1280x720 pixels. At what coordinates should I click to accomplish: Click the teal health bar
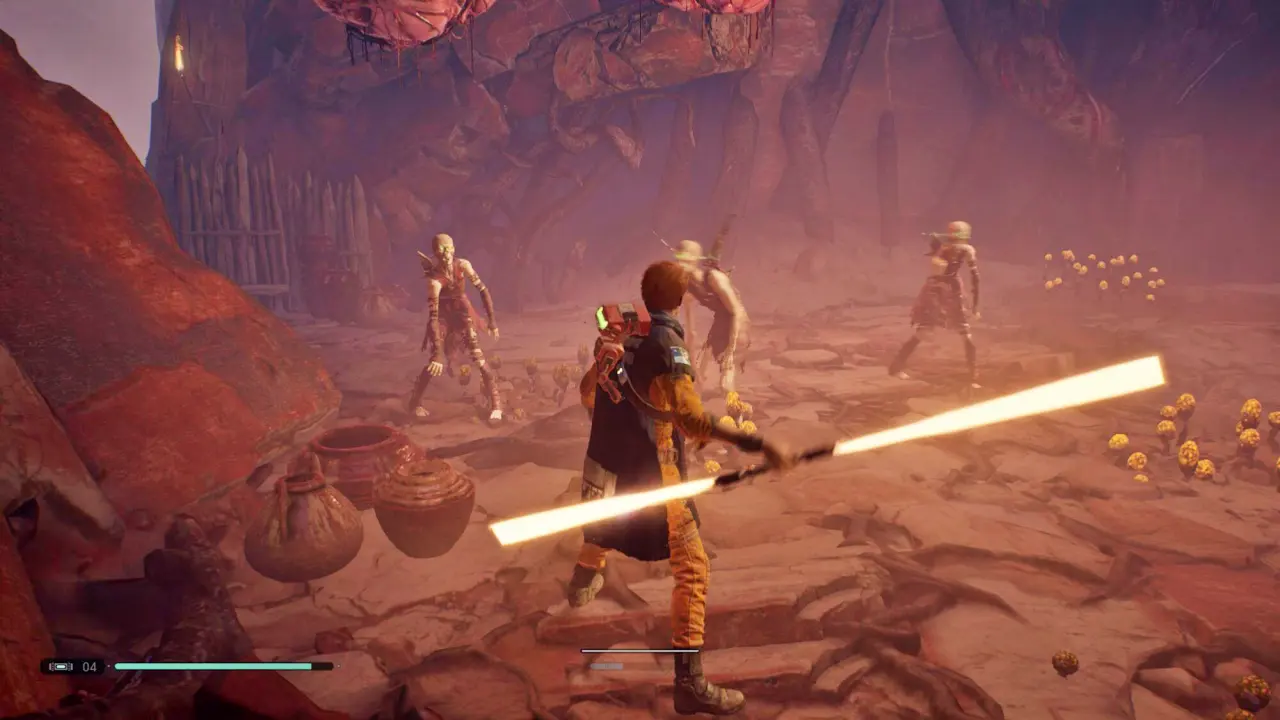[210, 666]
